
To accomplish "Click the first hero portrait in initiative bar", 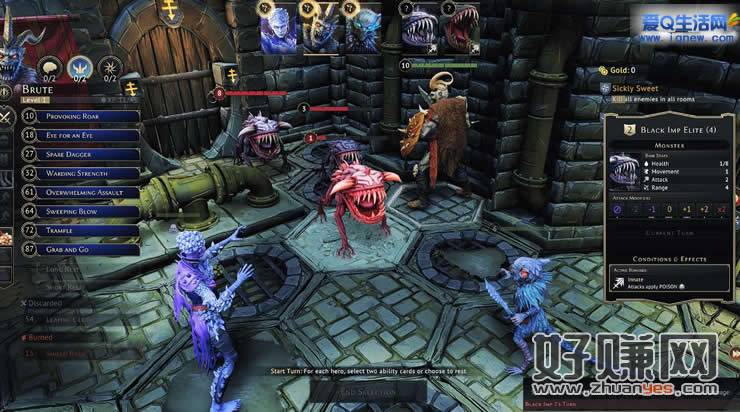I will pyautogui.click(x=278, y=30).
